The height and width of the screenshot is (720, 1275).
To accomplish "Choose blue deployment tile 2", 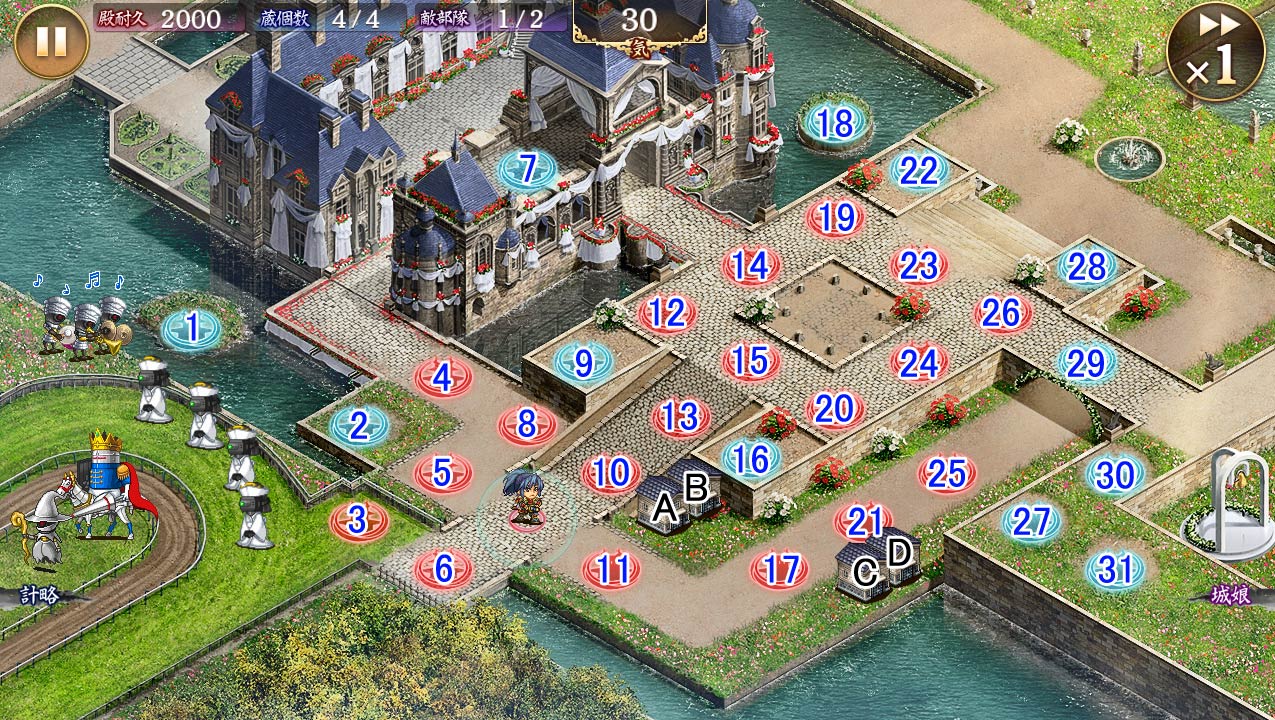I will (359, 425).
